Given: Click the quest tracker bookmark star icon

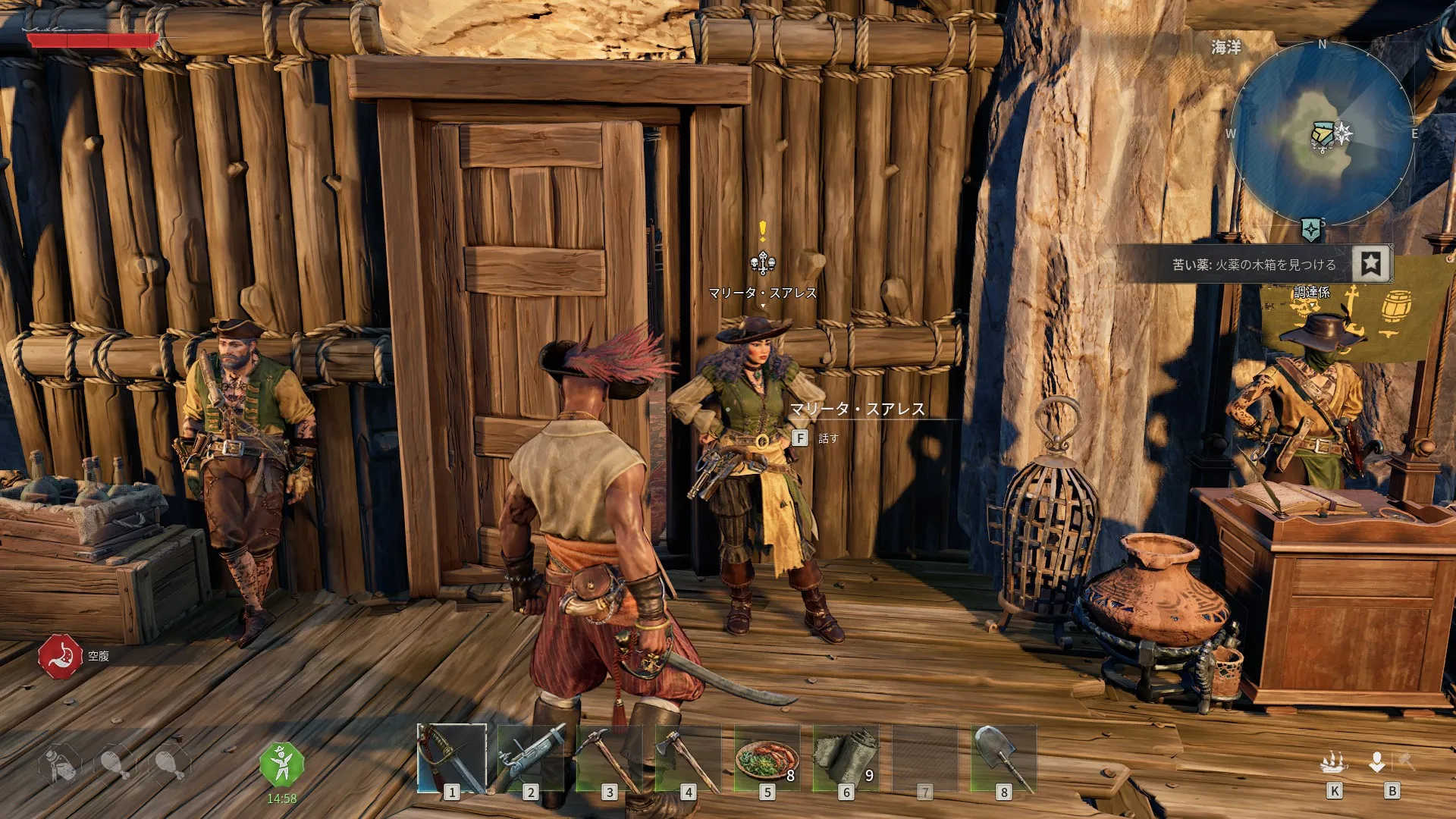Looking at the screenshot, I should tap(1371, 263).
